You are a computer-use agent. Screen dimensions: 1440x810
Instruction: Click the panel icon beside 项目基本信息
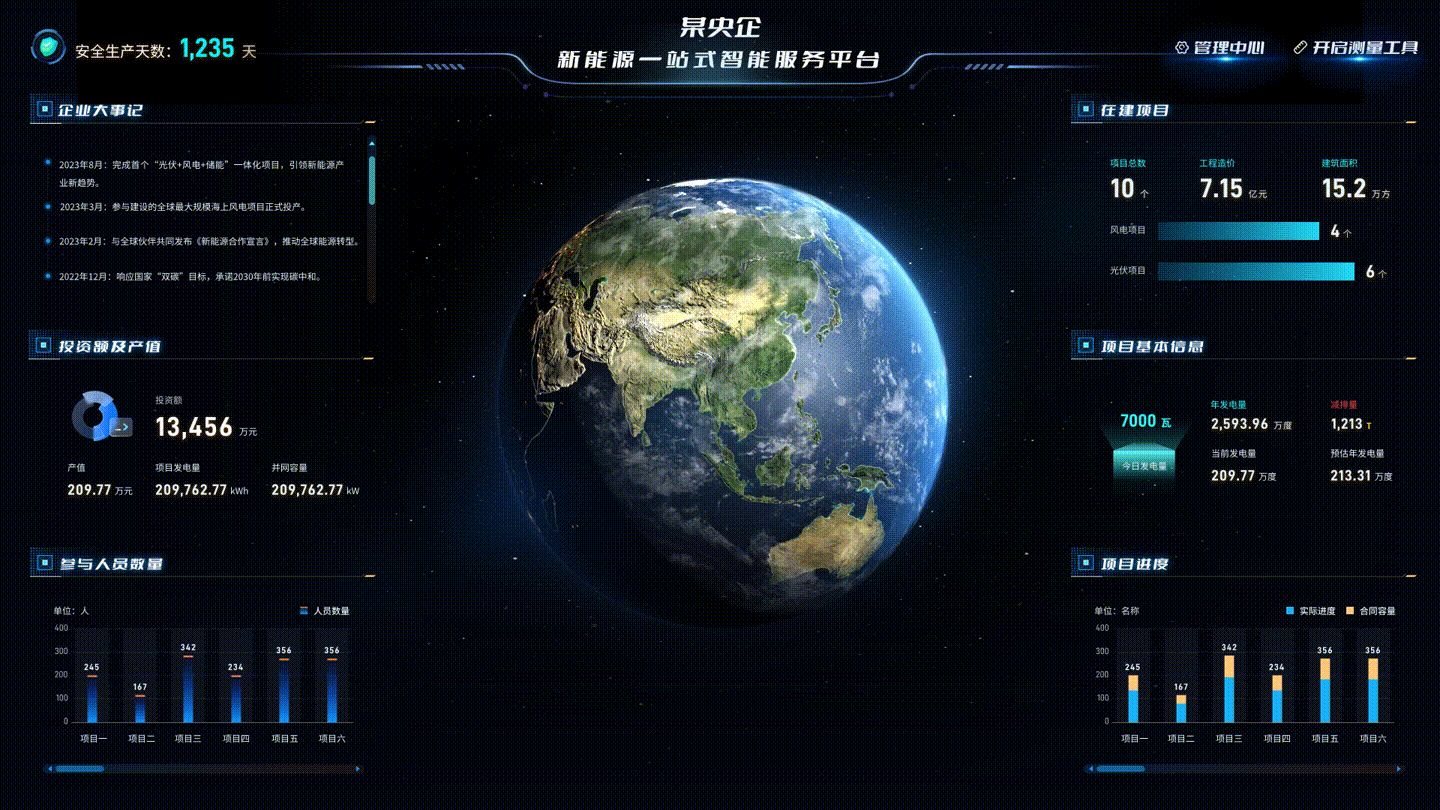point(1084,346)
